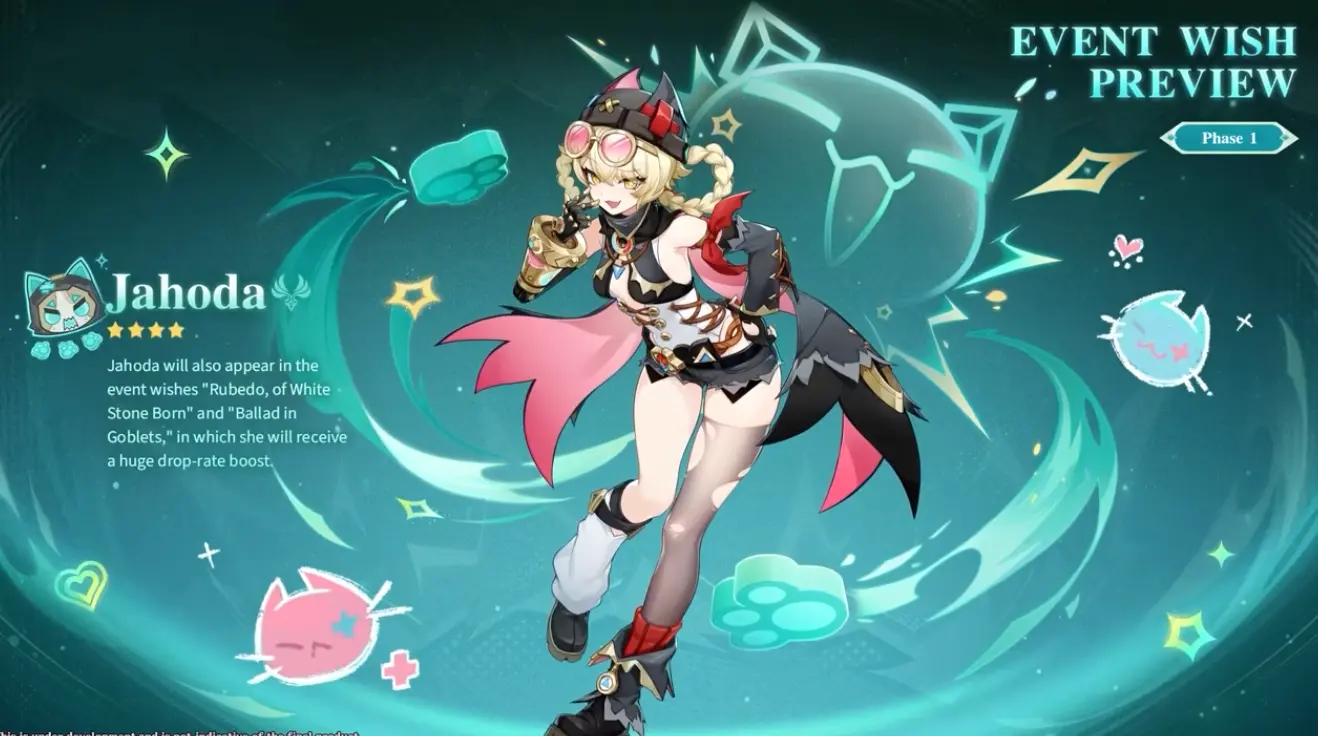This screenshot has width=1318, height=736.
Task: Click the winged element emblem beside Jahoda's name
Action: (291, 292)
